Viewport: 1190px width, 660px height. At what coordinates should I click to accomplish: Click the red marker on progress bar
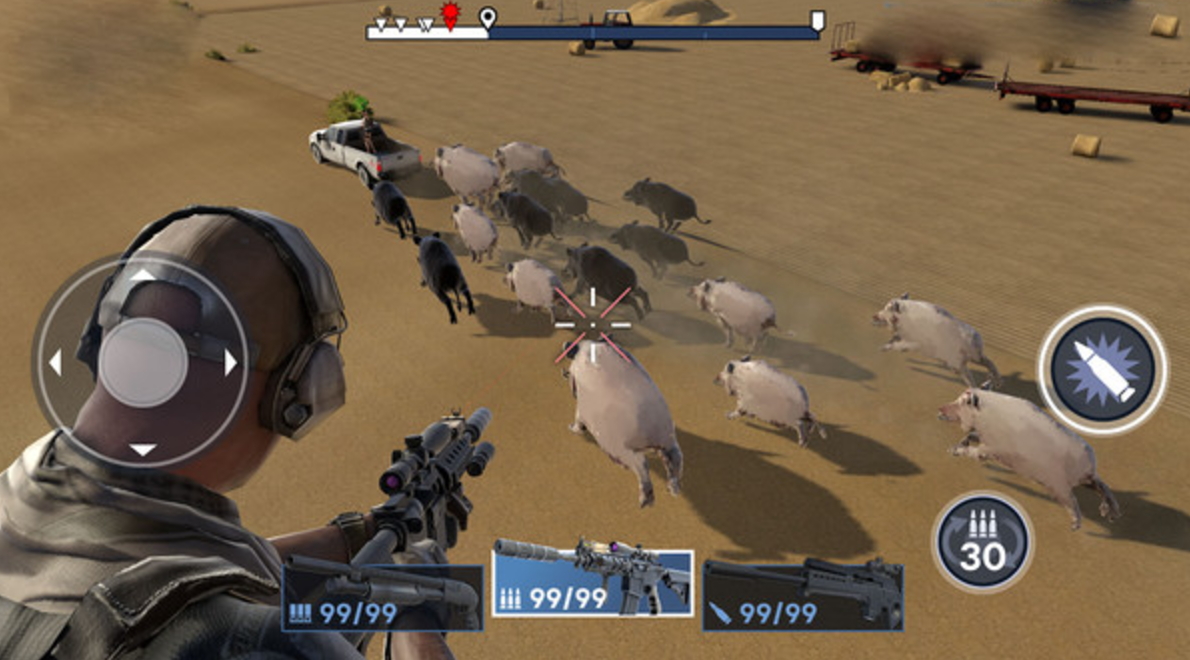point(450,16)
